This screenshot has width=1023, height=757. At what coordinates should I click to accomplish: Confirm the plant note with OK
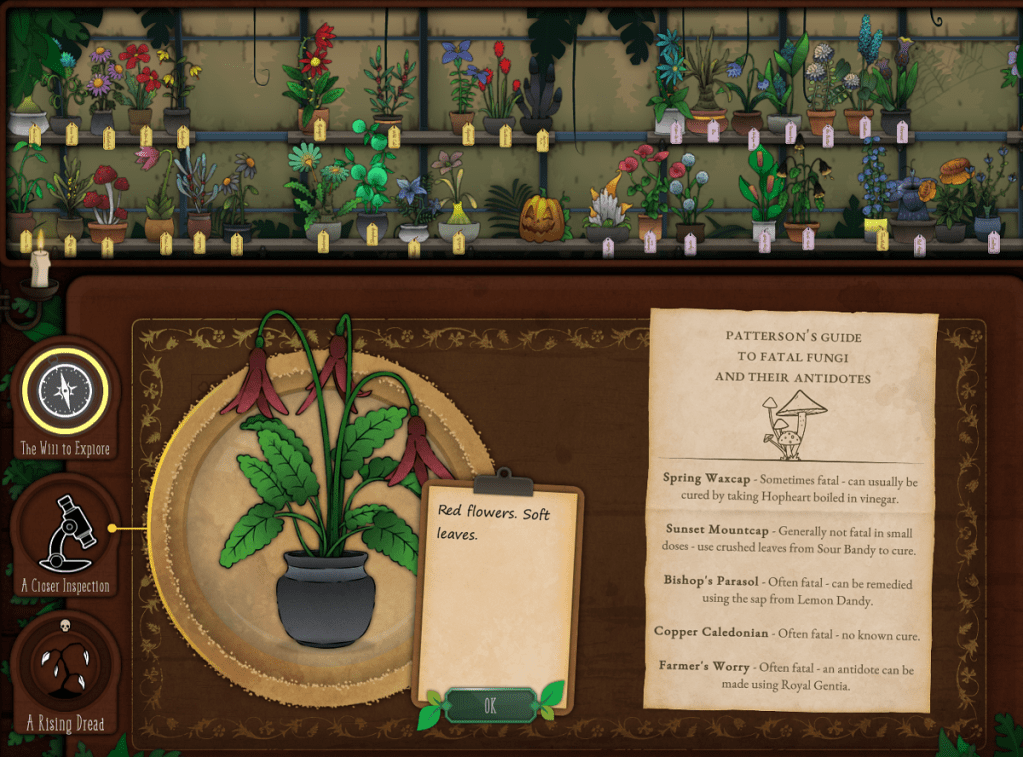coord(489,705)
